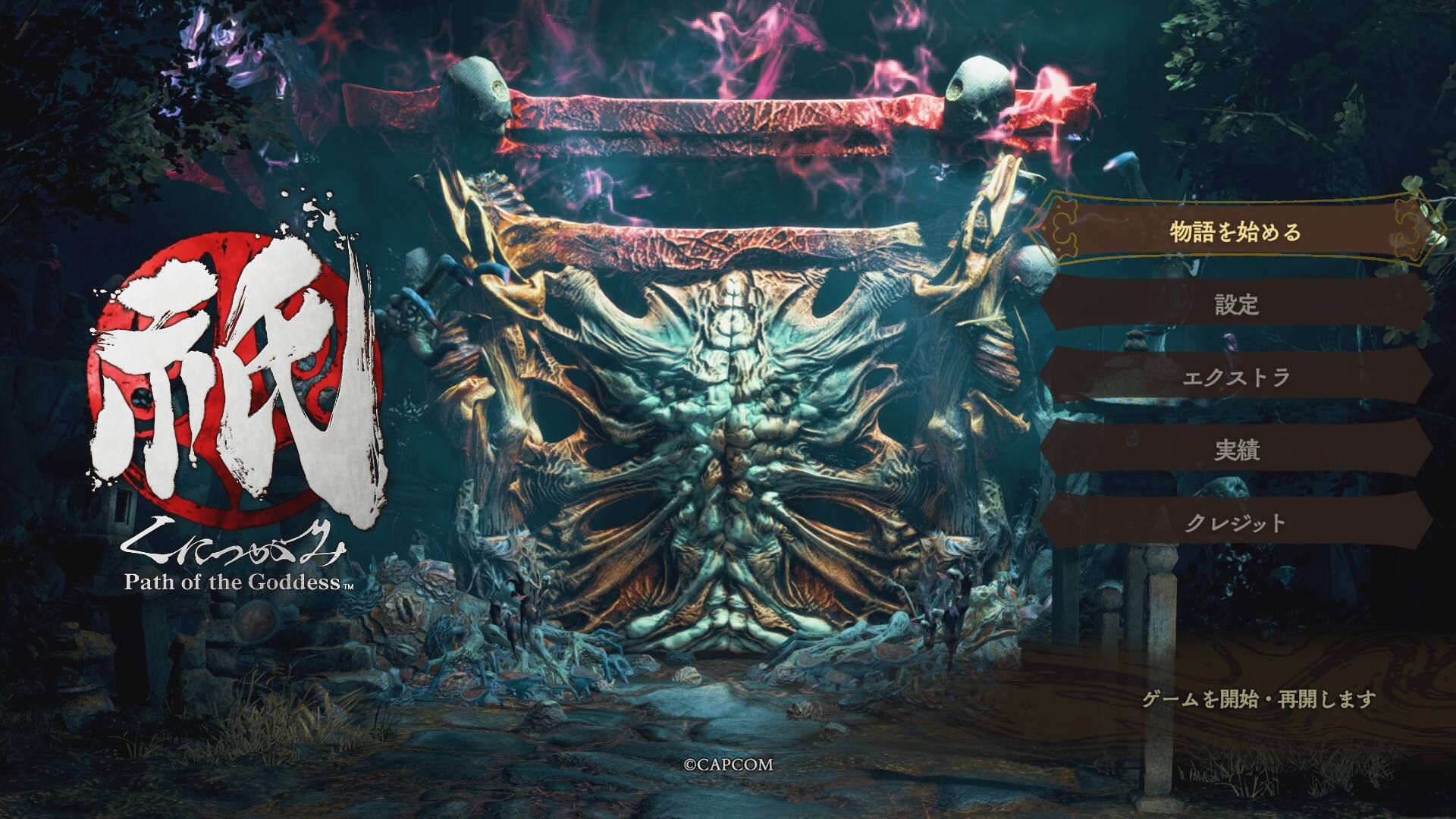Show the クレジット credits
This screenshot has height=819, width=1456.
[x=1235, y=522]
